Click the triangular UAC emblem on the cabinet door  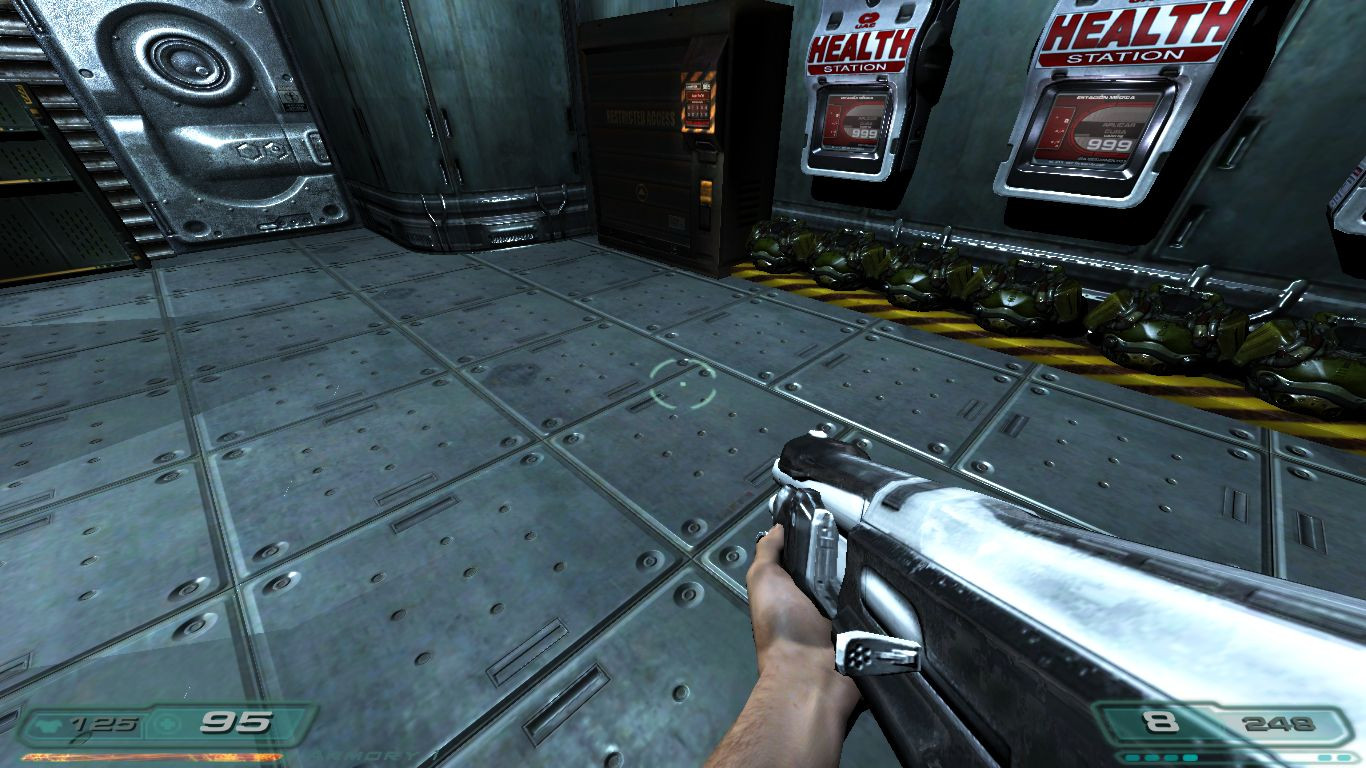[641, 191]
